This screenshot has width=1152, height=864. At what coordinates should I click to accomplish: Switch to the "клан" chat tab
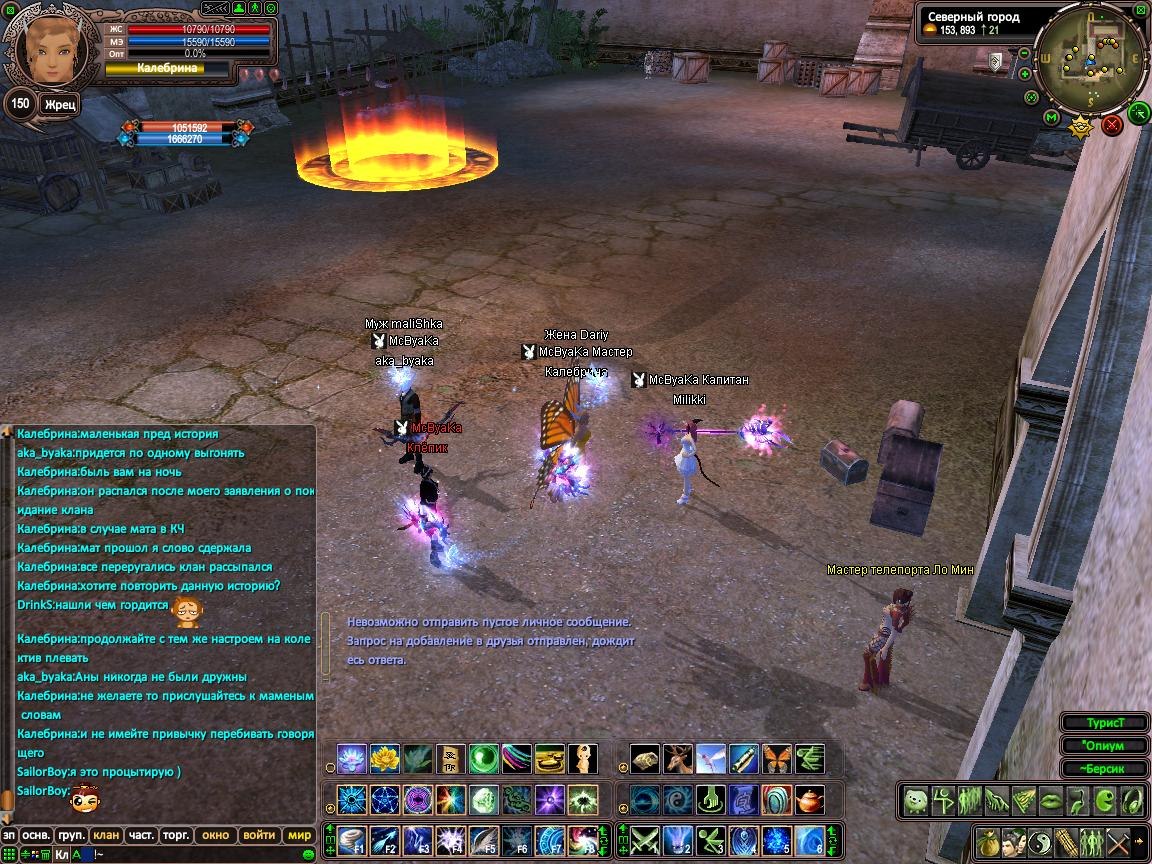106,835
